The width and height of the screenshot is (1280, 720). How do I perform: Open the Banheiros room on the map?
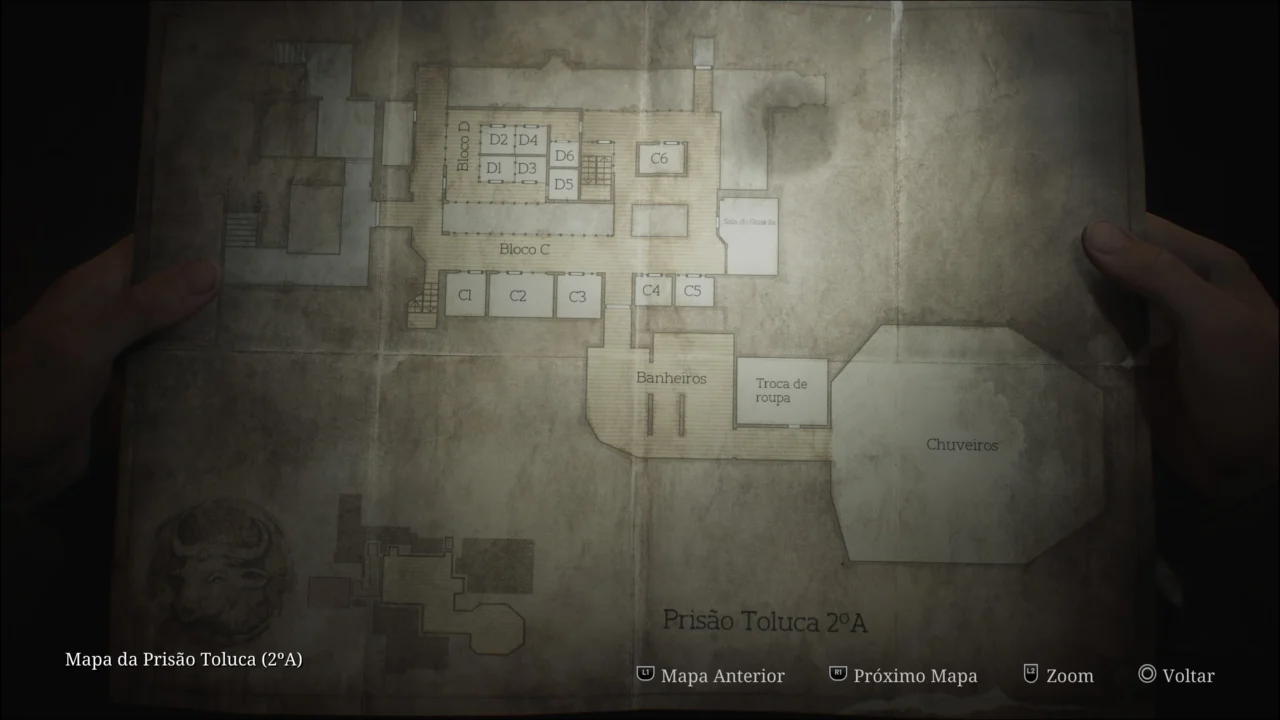(x=671, y=378)
